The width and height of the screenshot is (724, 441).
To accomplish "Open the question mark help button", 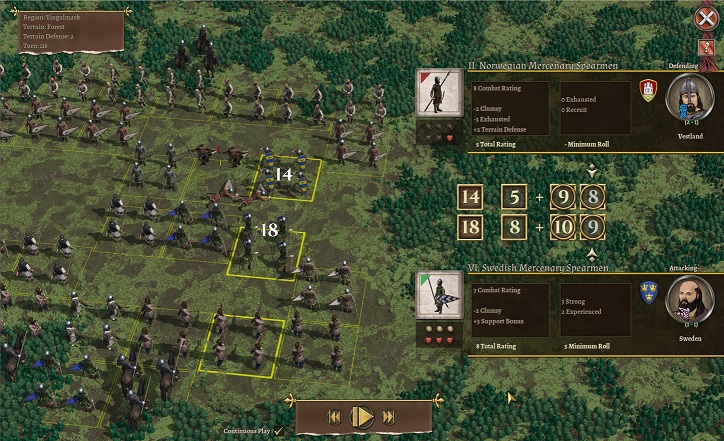I will pos(707,48).
